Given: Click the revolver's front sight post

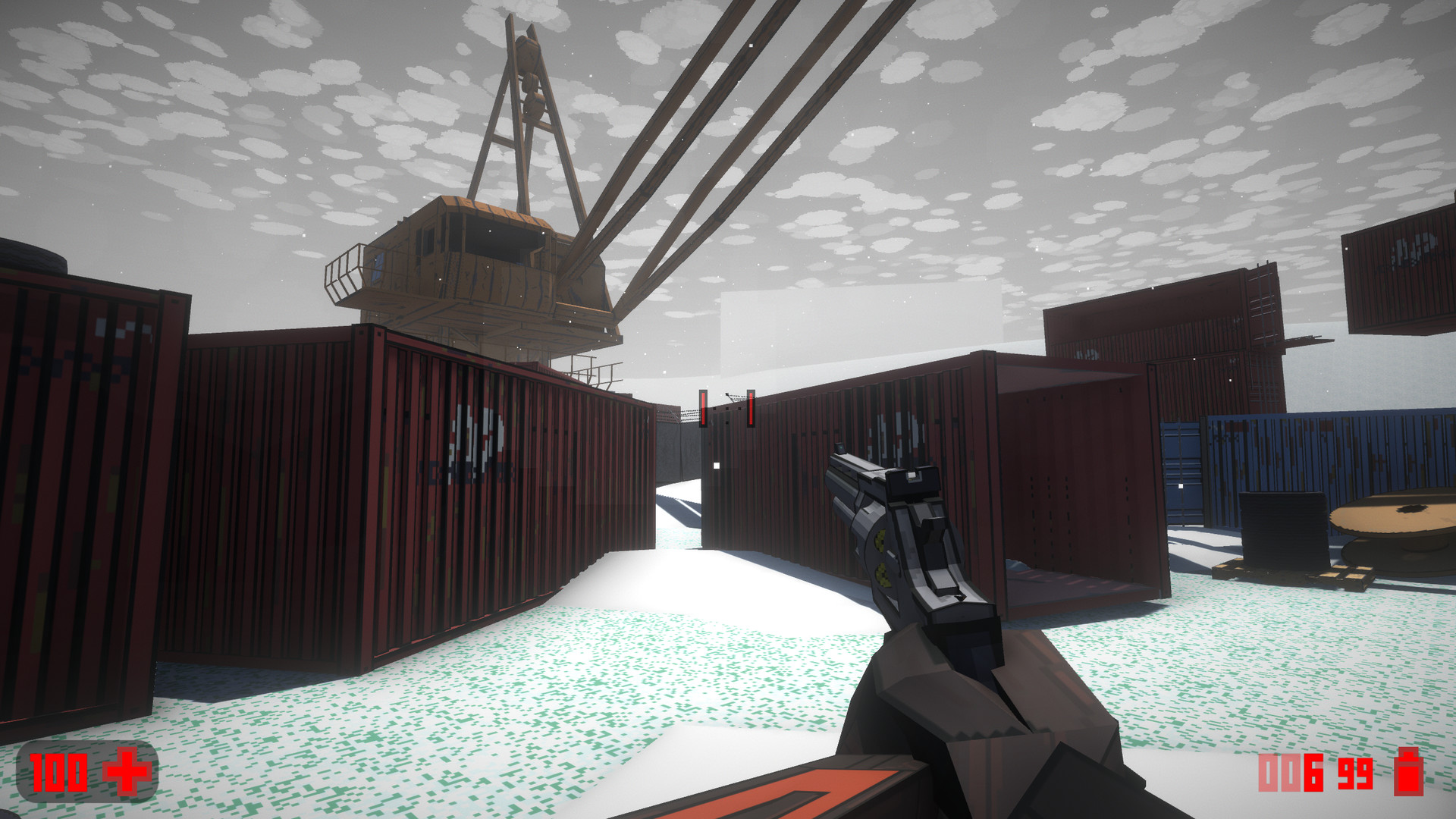Looking at the screenshot, I should 841,447.
